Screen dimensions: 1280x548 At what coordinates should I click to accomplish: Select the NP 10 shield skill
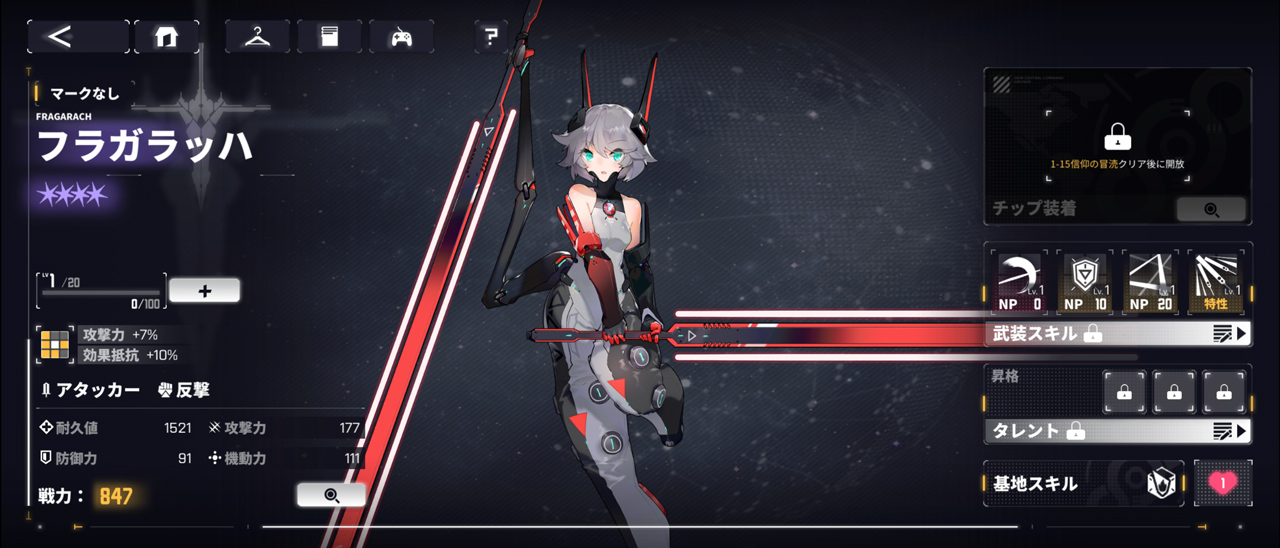1084,281
